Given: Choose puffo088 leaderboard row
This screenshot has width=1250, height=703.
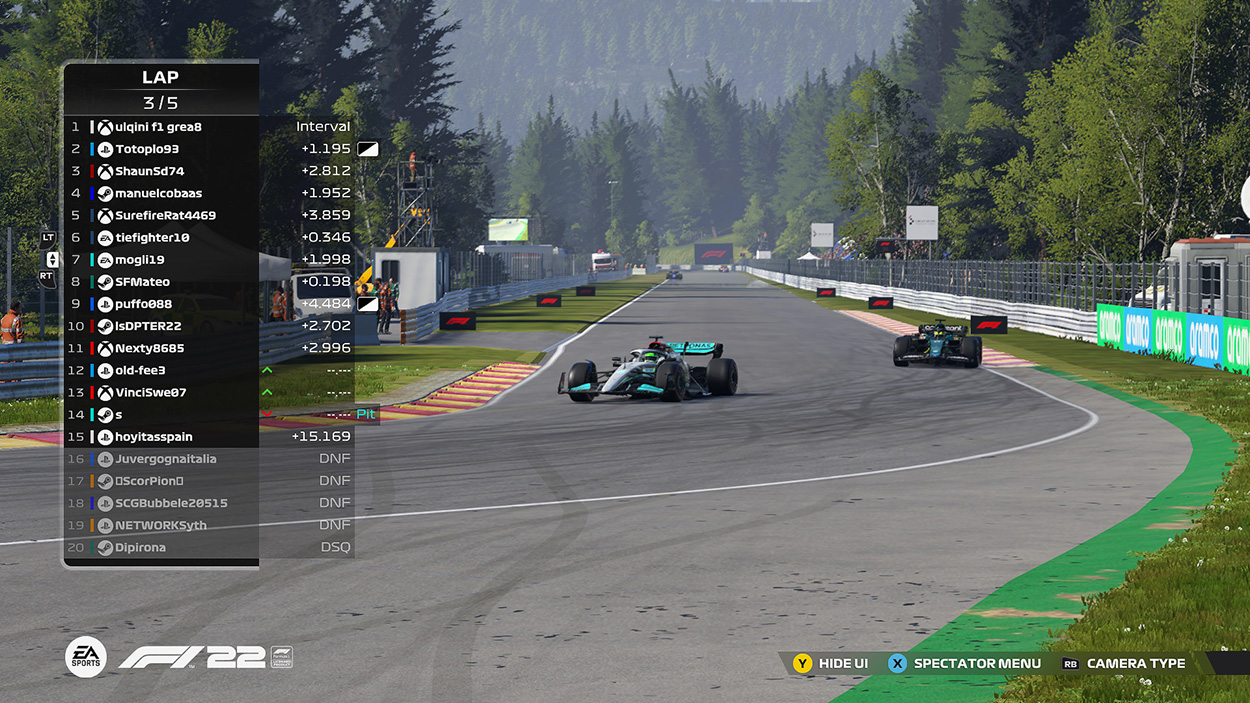Looking at the screenshot, I should pyautogui.click(x=143, y=304).
